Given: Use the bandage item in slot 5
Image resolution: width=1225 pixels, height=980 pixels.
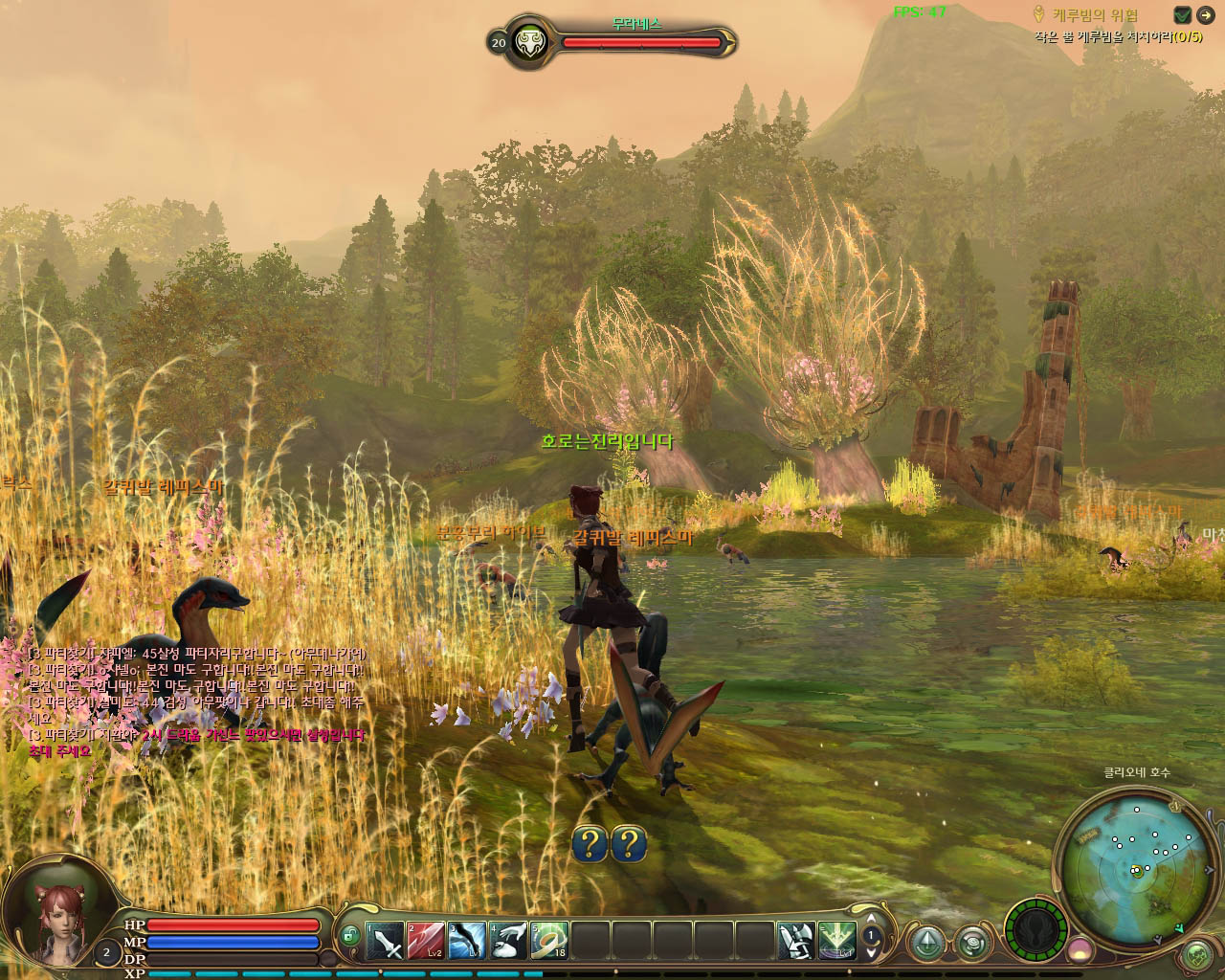Looking at the screenshot, I should click(549, 941).
